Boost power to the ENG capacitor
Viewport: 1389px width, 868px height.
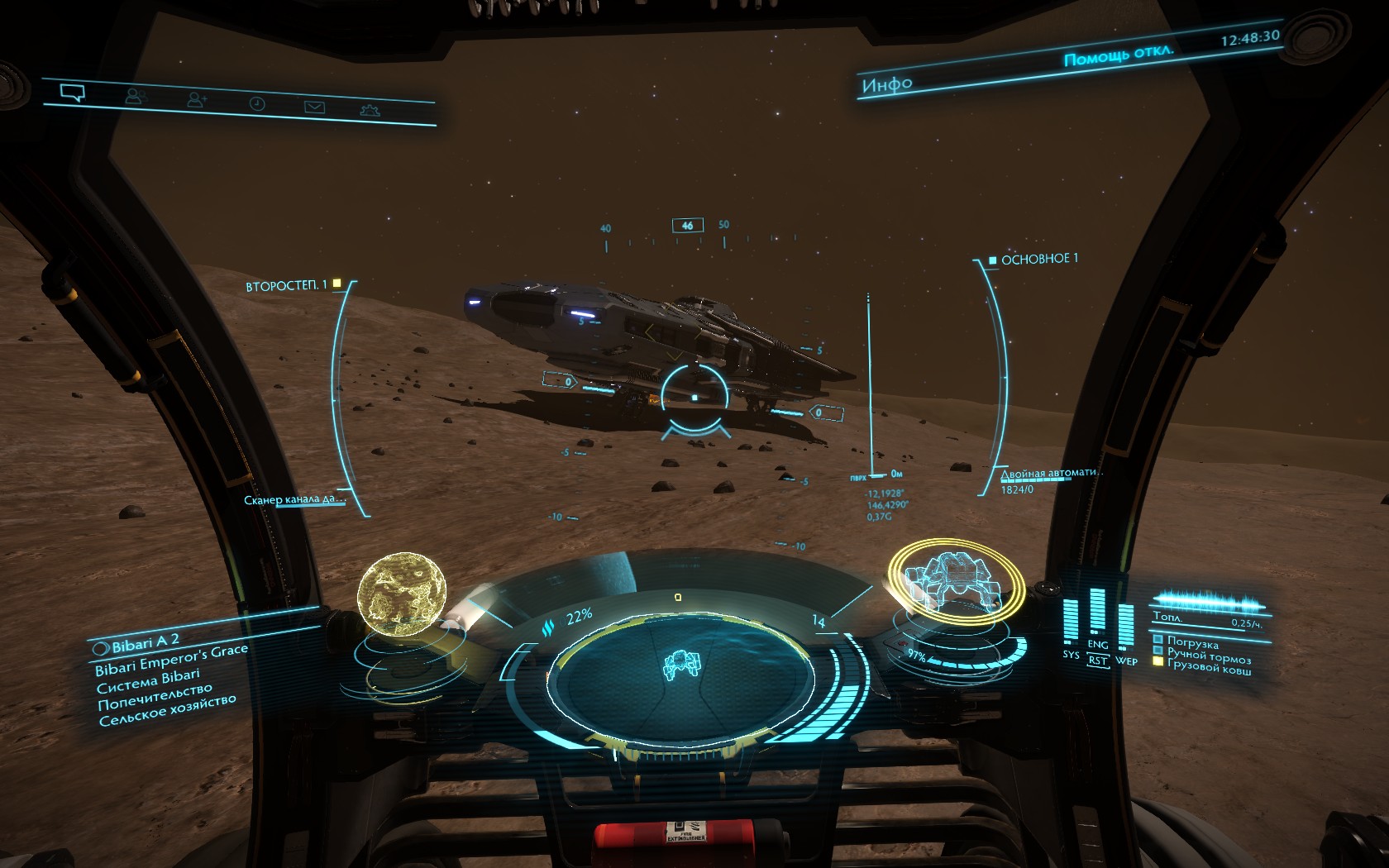pyautogui.click(x=1097, y=644)
